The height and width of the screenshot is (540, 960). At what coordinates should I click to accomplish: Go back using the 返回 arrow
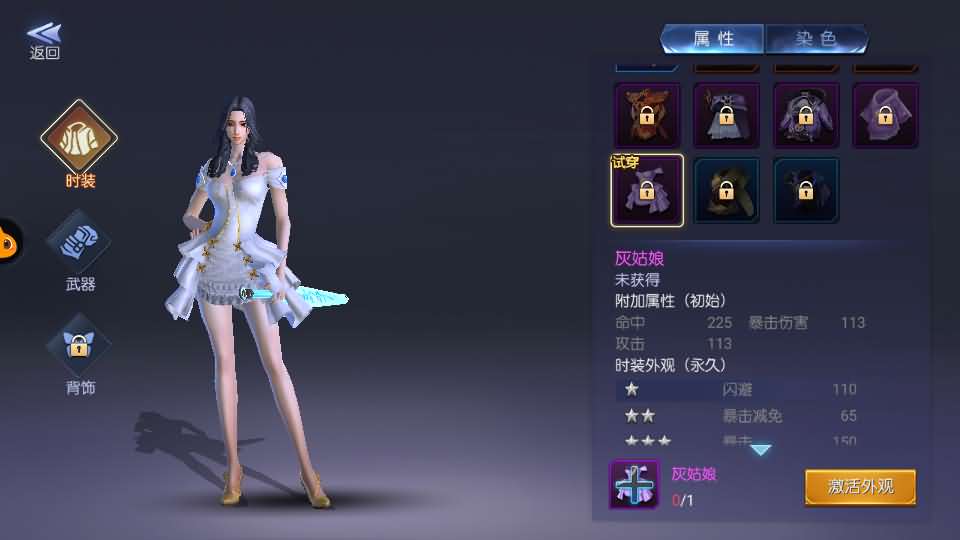pyautogui.click(x=44, y=40)
